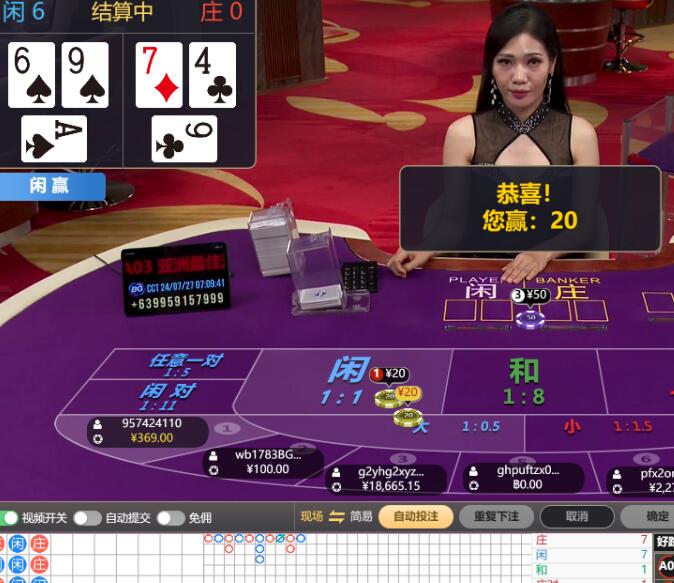Toggle the 视频开关 video switch
674x583 pixels.
[x=11, y=518]
